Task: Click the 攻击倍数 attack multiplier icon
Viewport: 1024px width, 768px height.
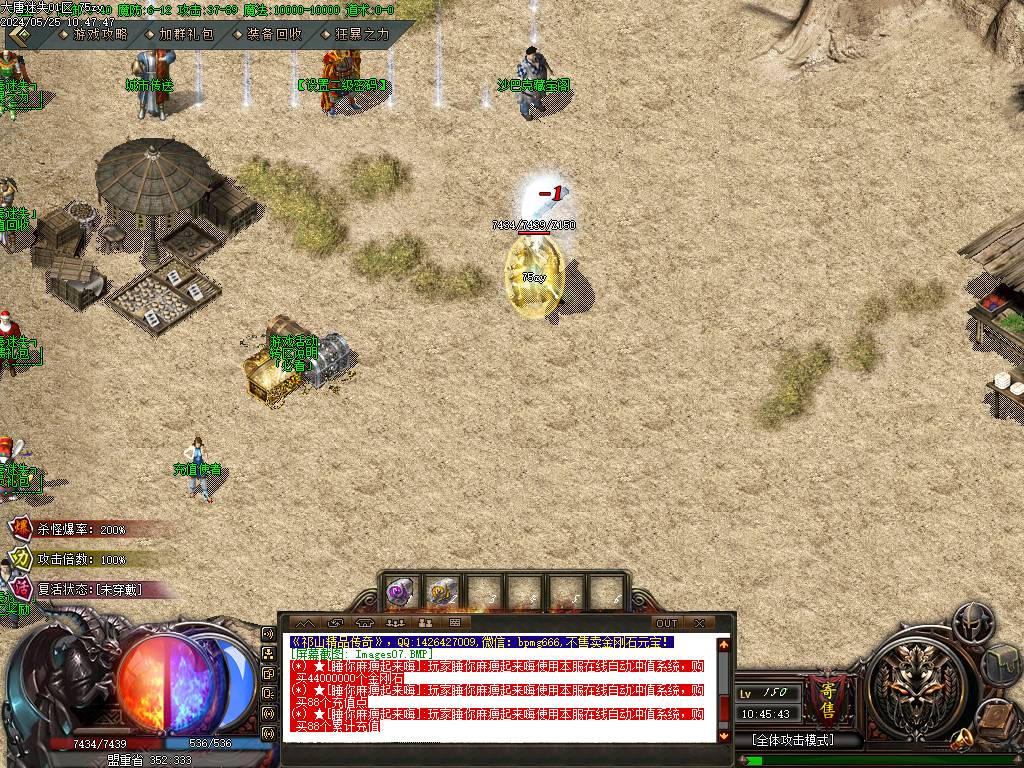Action: (x=20, y=558)
